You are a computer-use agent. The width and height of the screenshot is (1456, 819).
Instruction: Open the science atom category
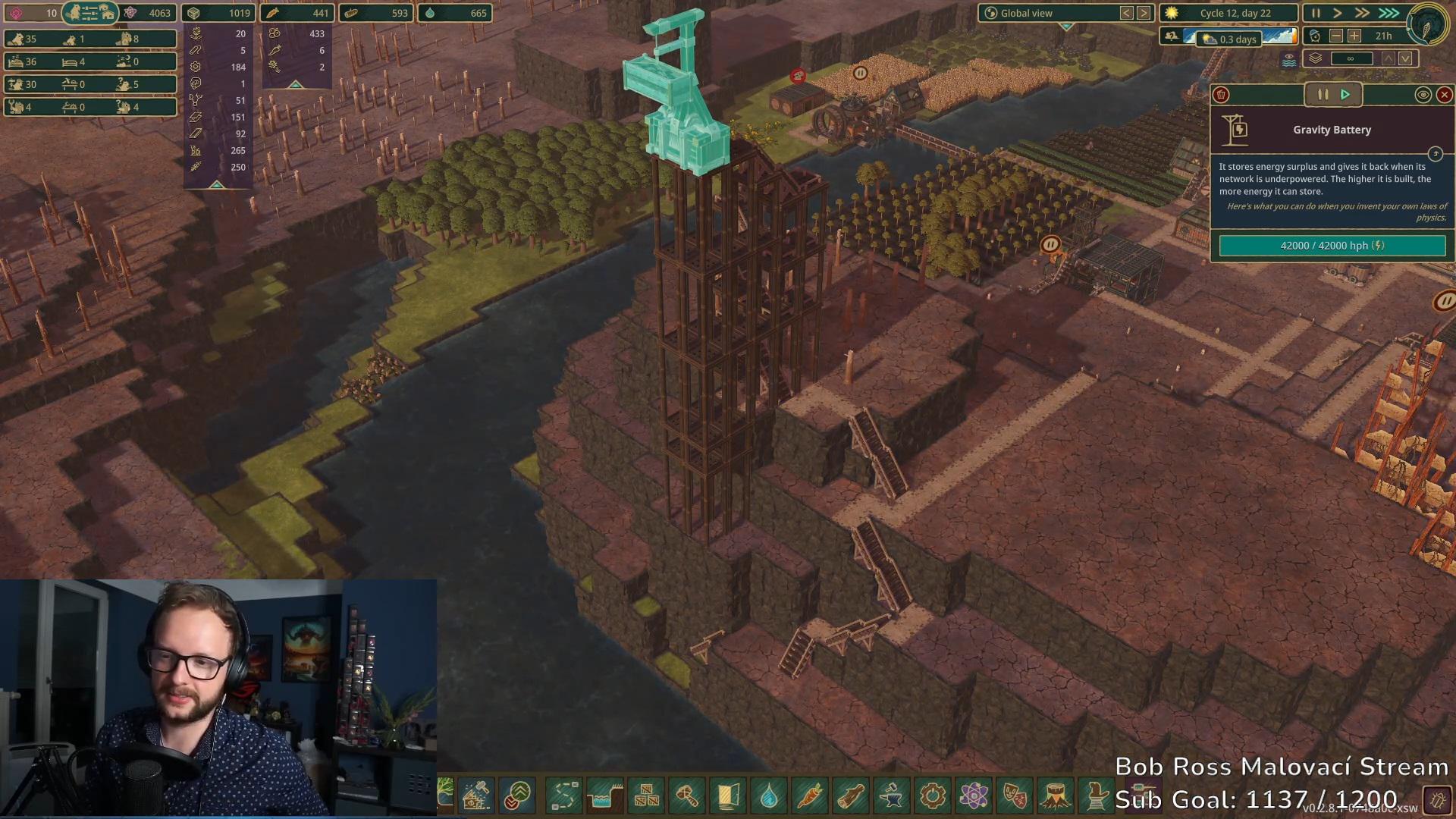[974, 796]
